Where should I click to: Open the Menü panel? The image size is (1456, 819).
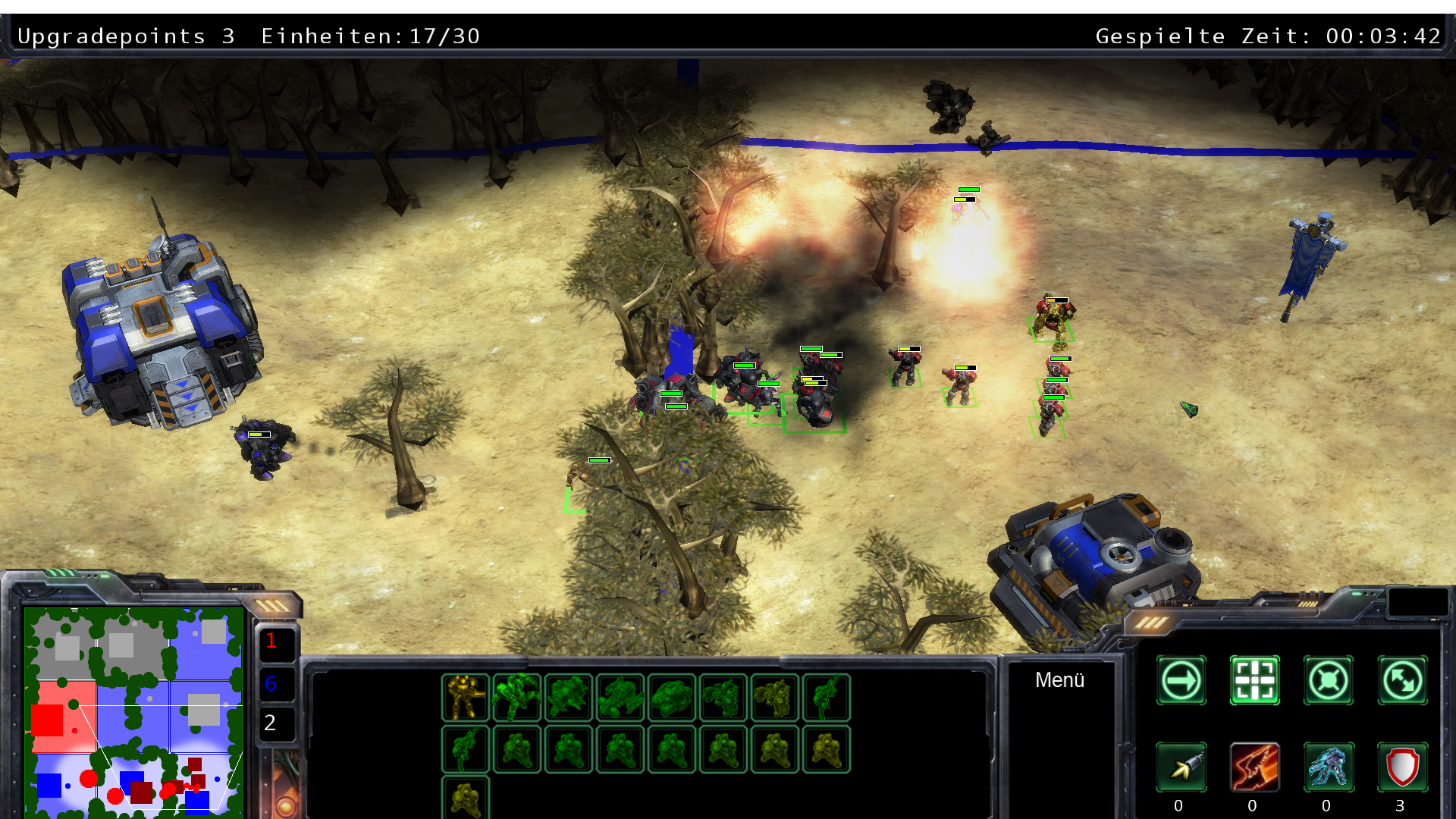point(1059,680)
